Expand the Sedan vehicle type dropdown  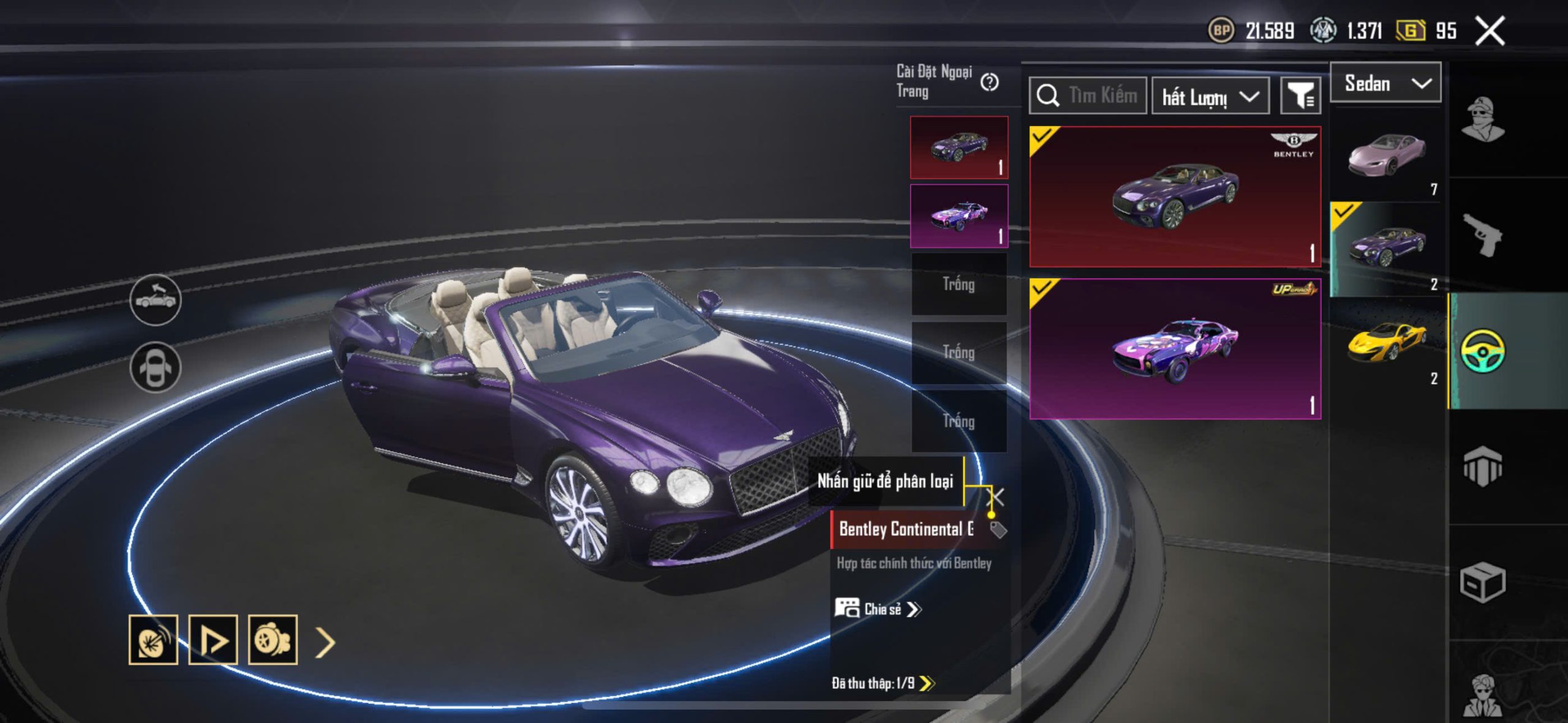tap(1385, 83)
